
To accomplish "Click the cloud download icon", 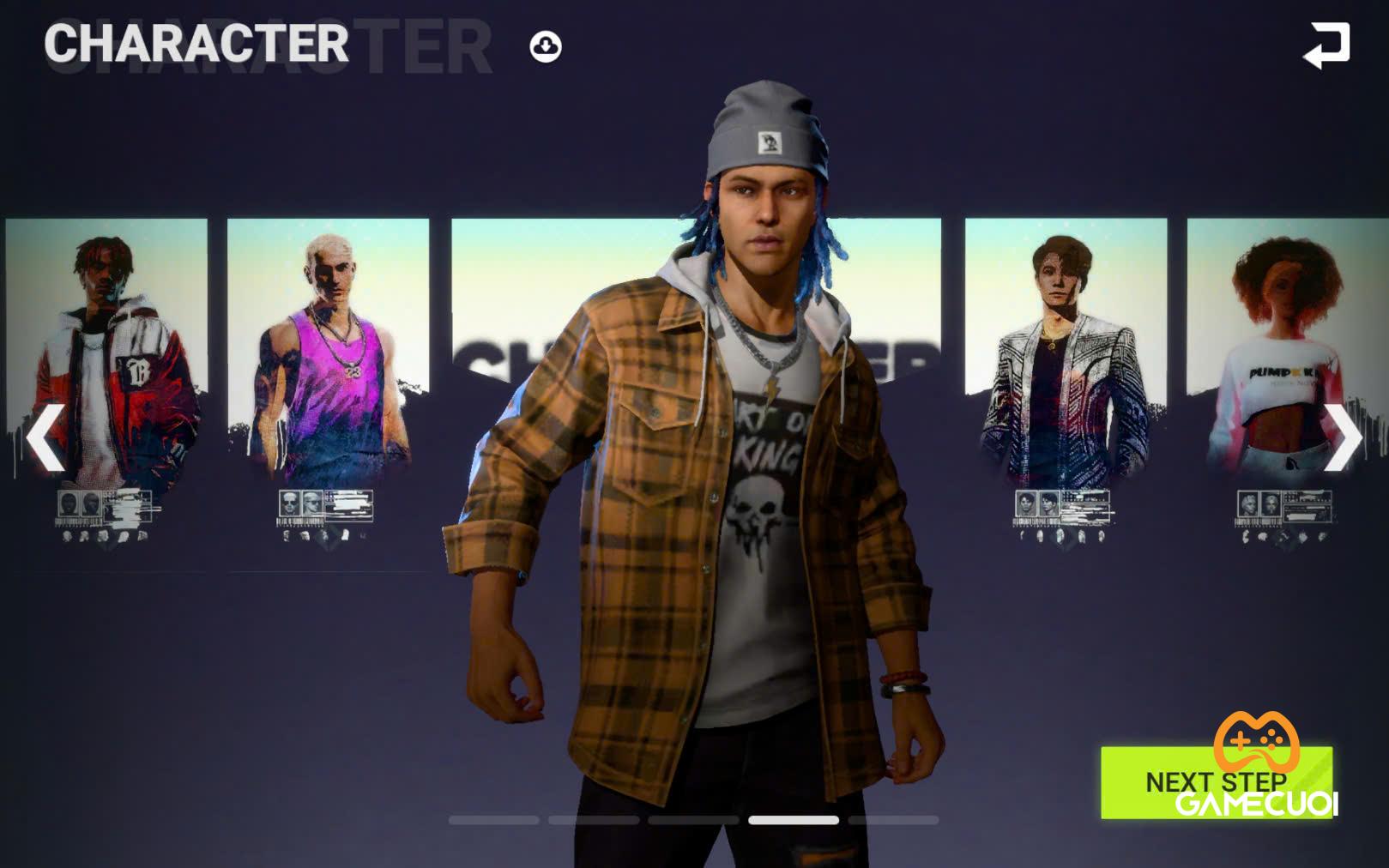I will 546,46.
